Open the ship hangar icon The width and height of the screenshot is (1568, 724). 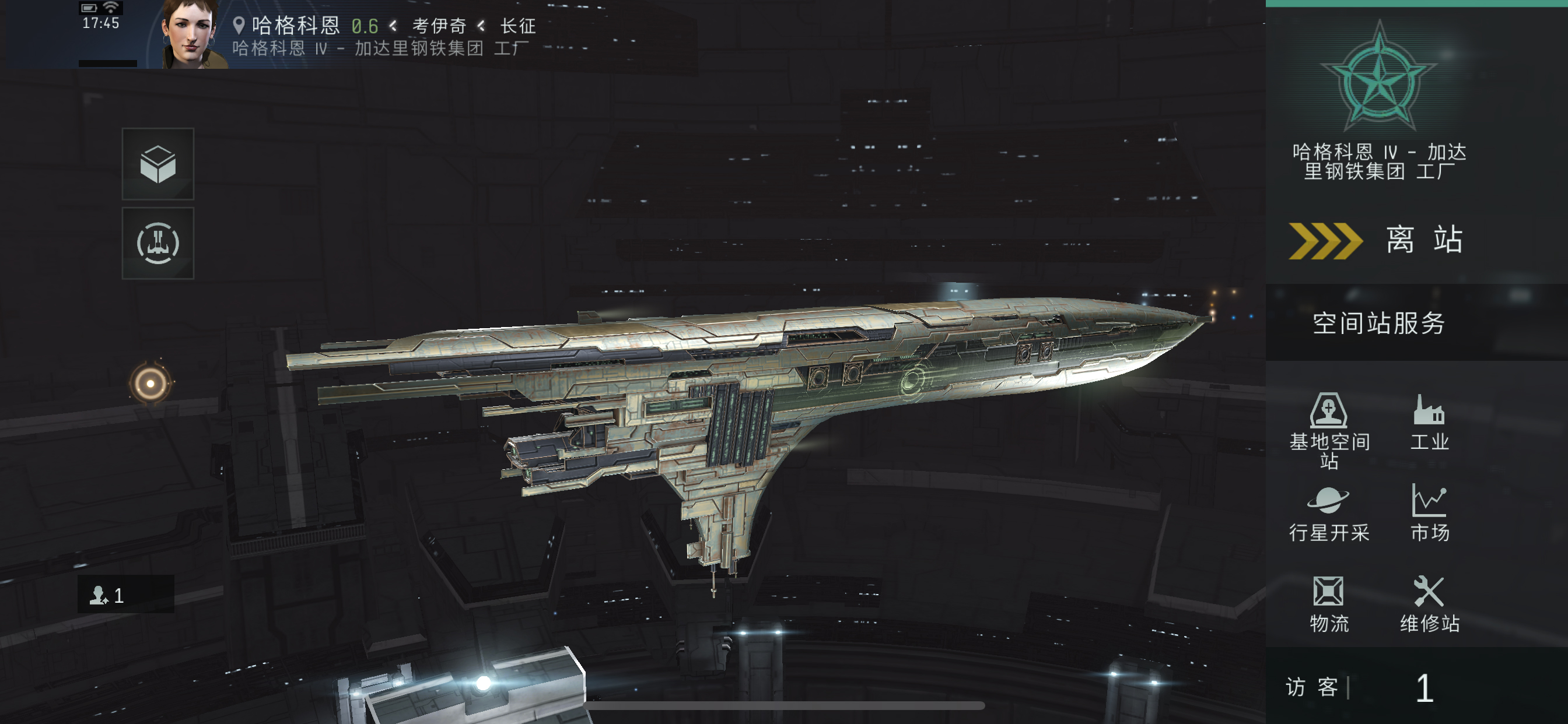[158, 243]
